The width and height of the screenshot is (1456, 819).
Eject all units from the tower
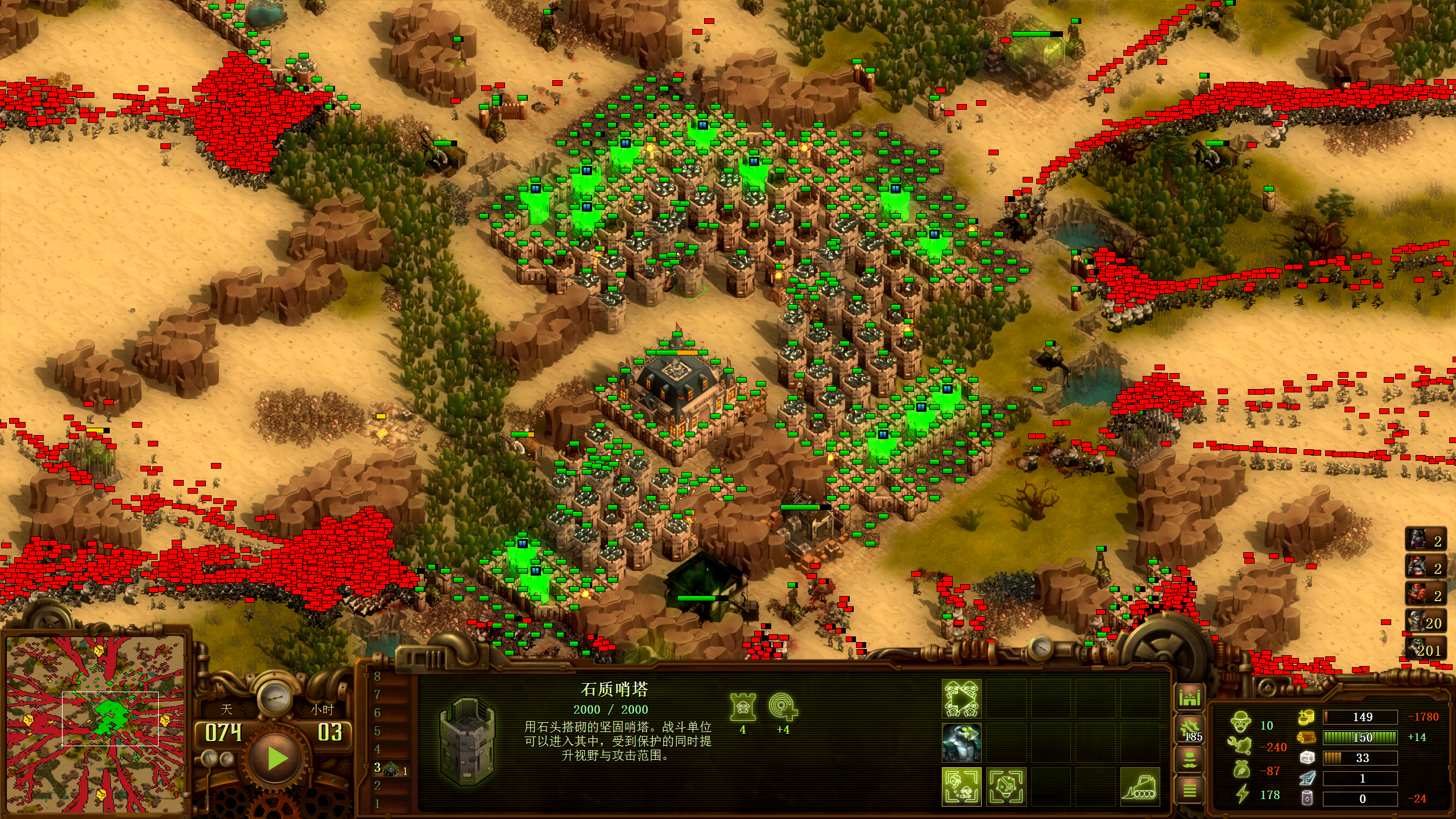coord(961,698)
